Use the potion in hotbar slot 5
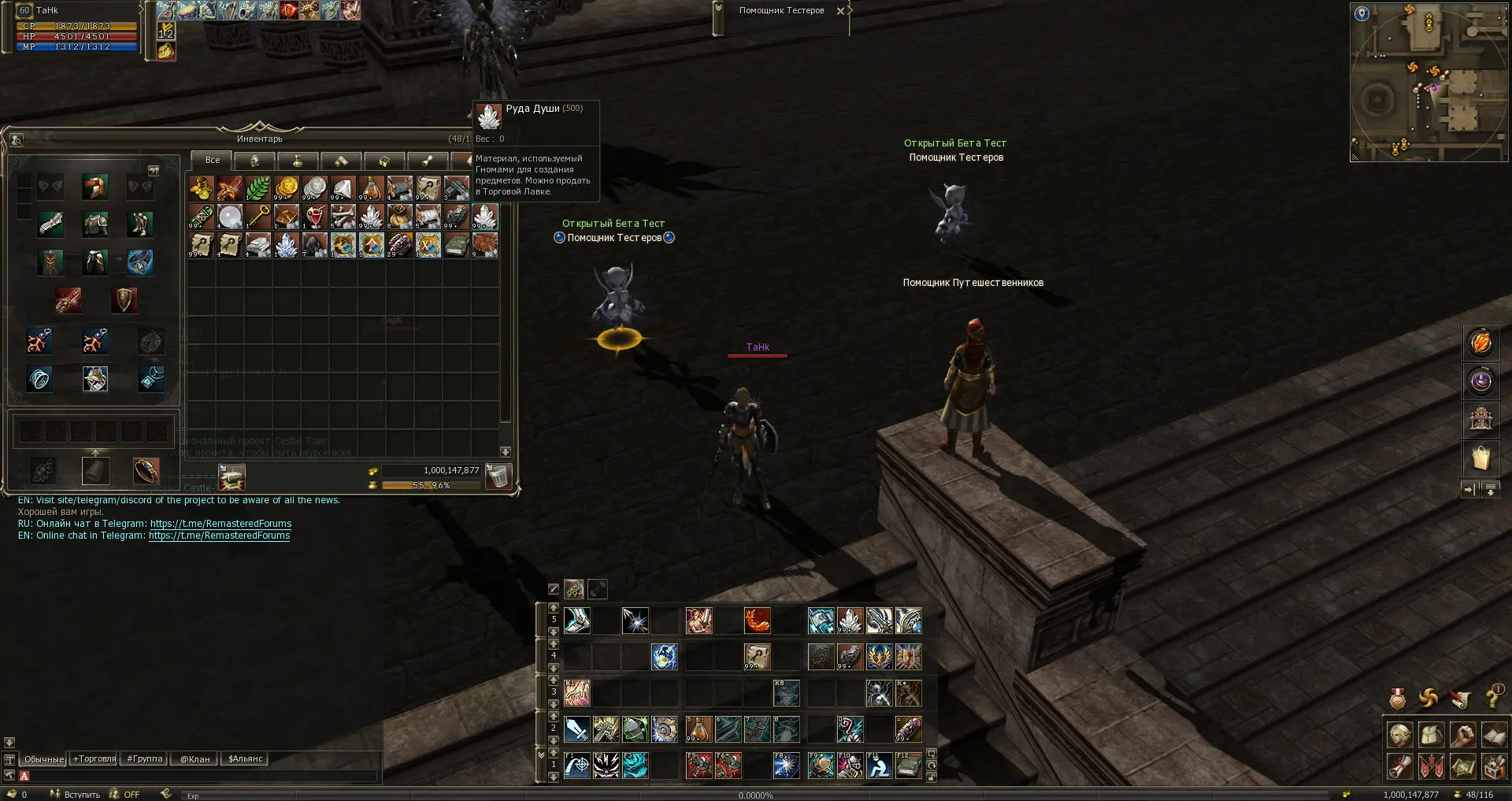 [699, 730]
